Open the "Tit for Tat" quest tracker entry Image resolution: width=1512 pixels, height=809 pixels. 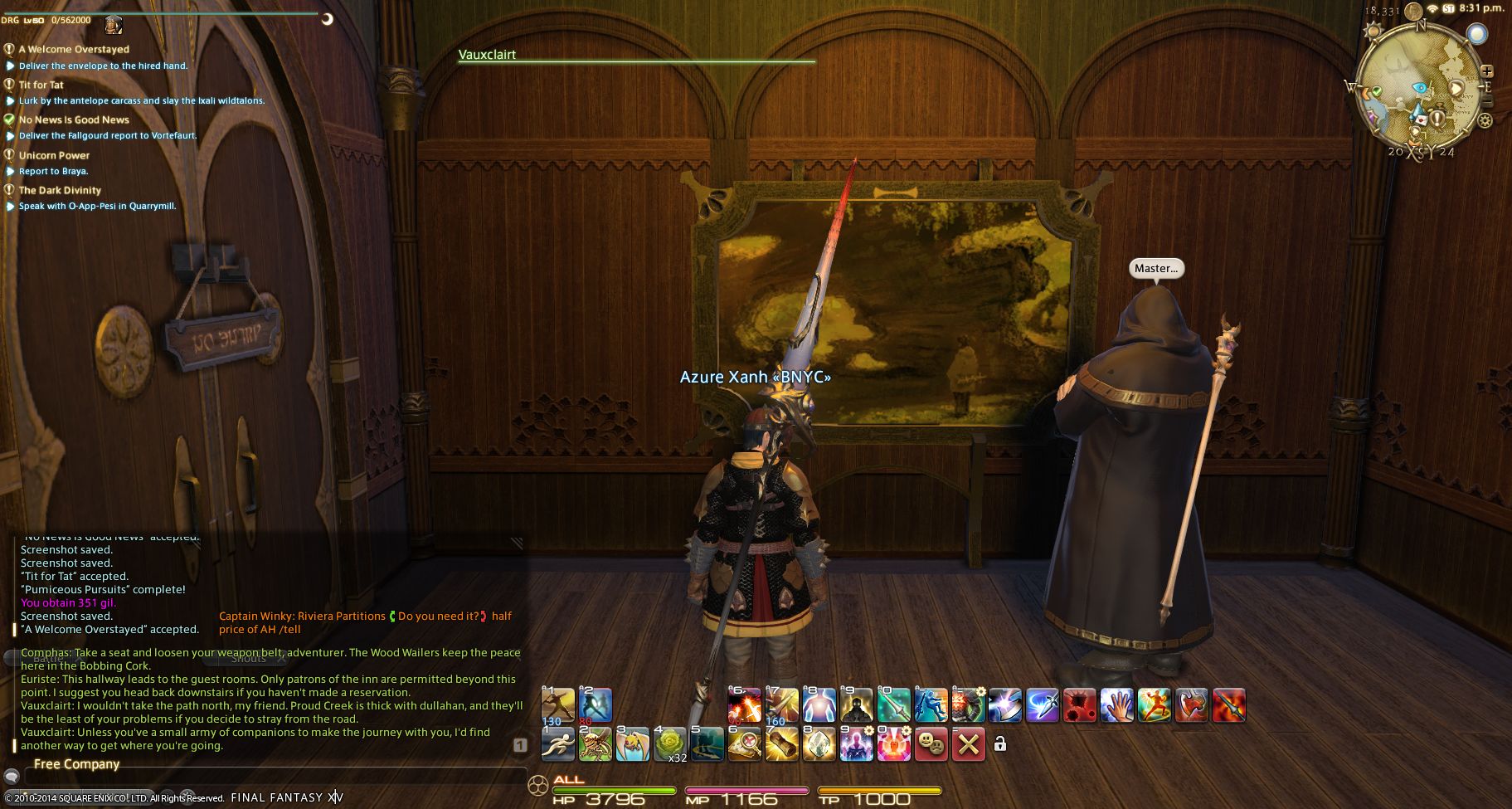point(41,85)
